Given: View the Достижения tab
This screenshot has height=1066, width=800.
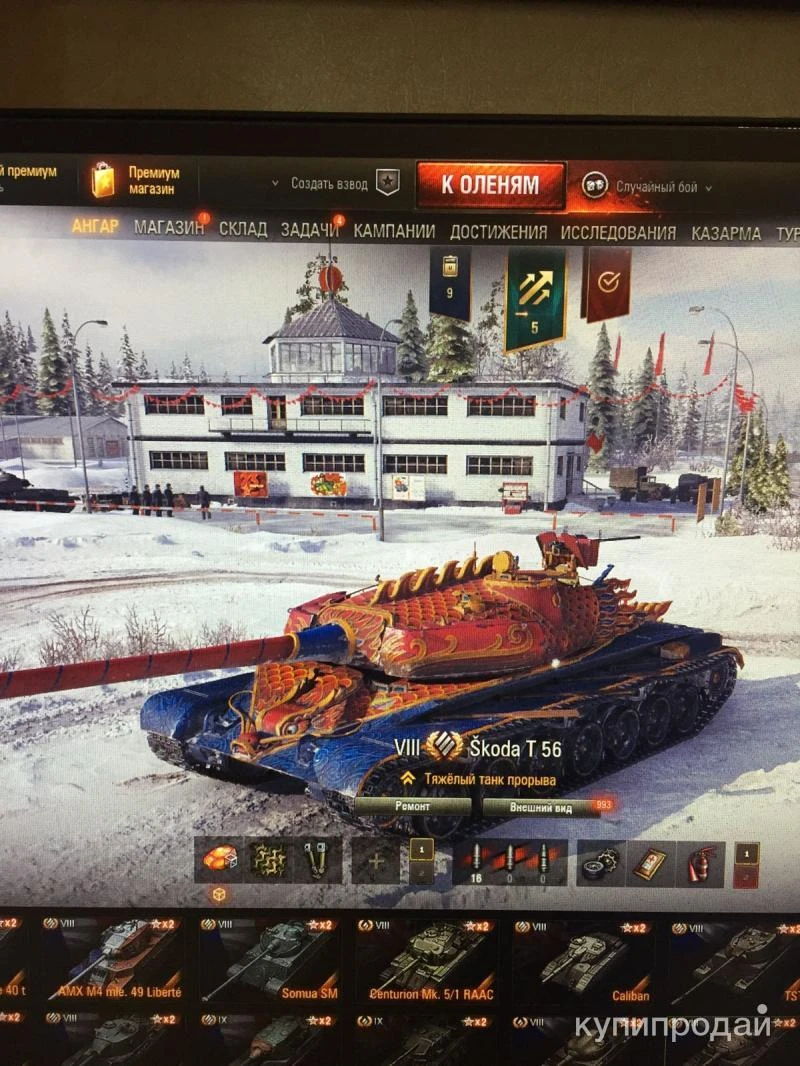Looking at the screenshot, I should coord(498,232).
